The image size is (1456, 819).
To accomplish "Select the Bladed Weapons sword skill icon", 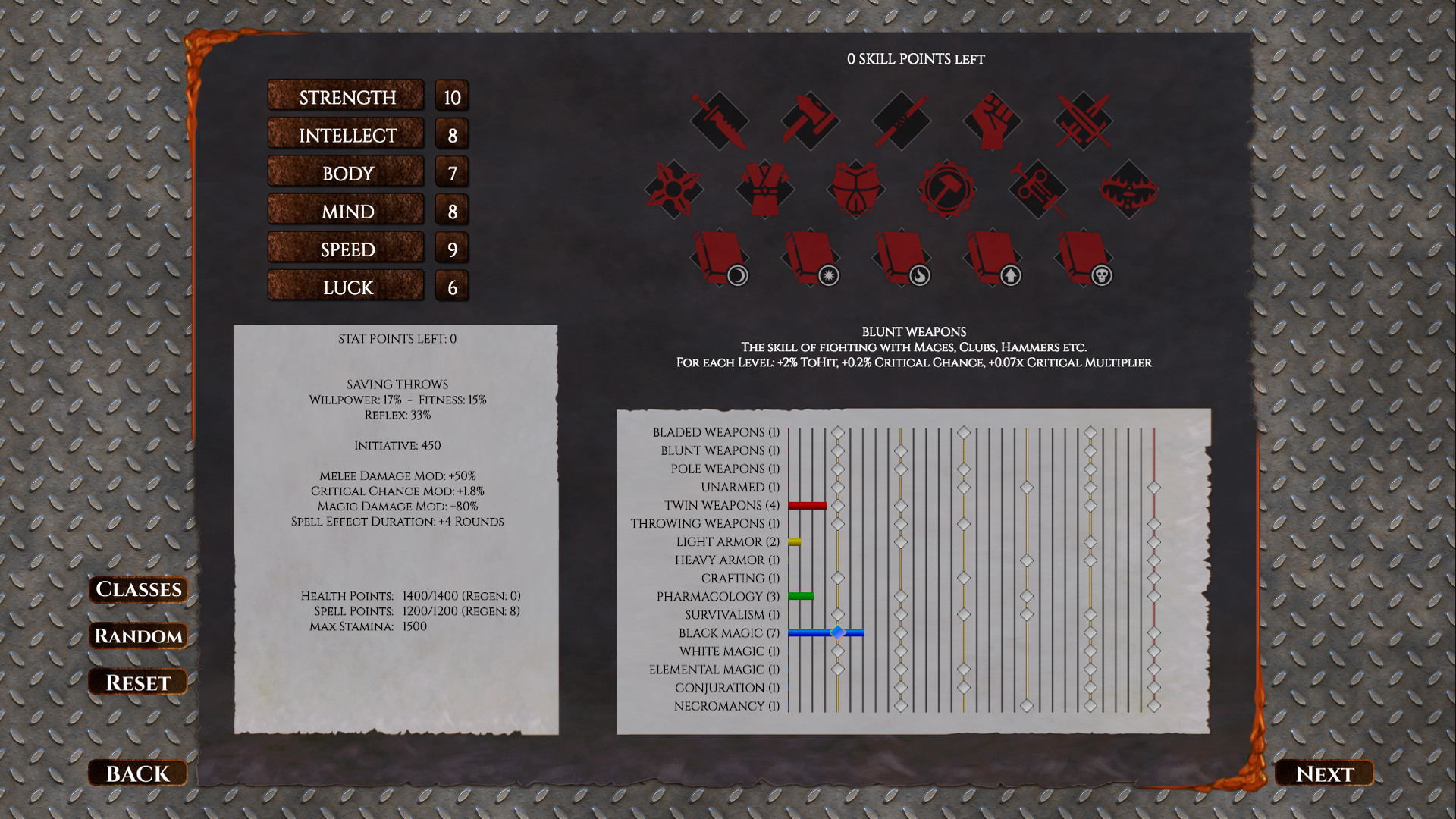I will pos(719,121).
